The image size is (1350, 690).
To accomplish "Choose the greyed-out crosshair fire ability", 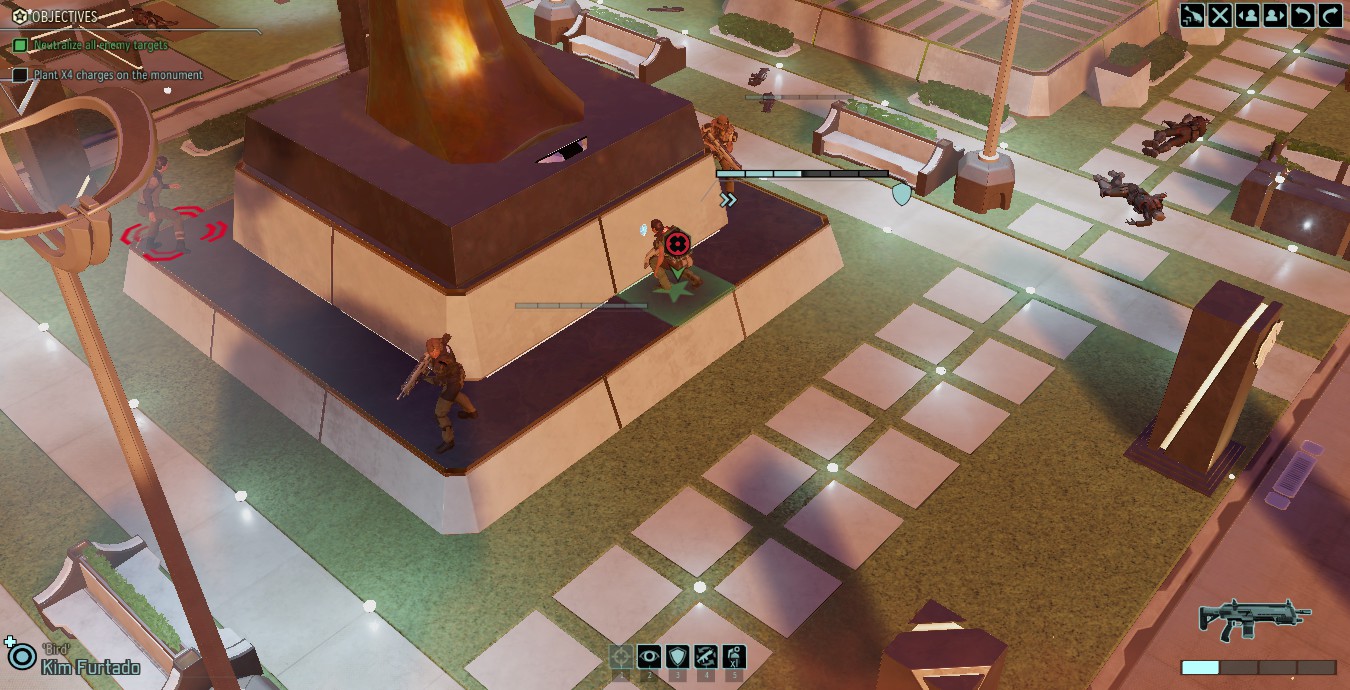I will tap(621, 657).
